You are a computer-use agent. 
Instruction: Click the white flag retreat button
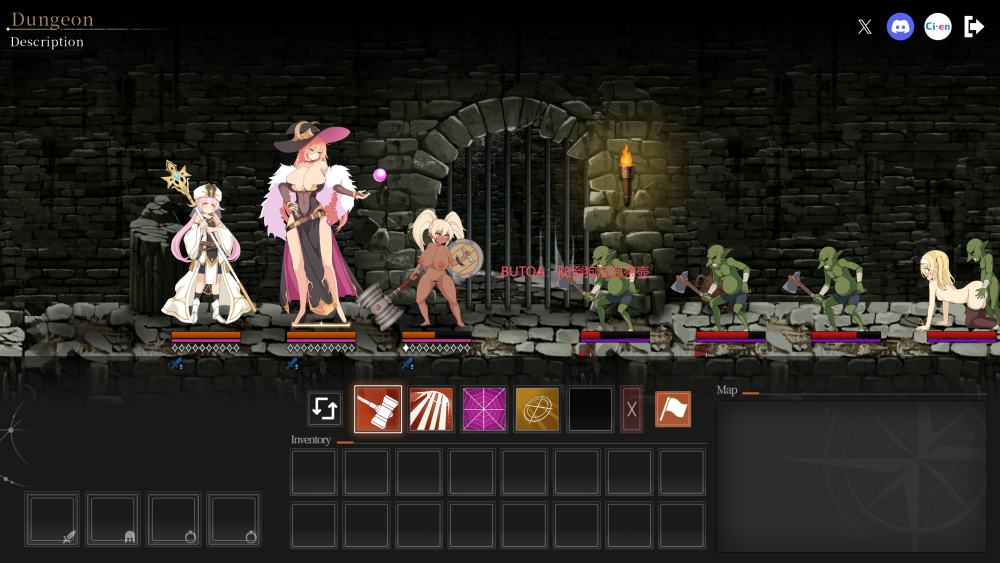pyautogui.click(x=673, y=409)
